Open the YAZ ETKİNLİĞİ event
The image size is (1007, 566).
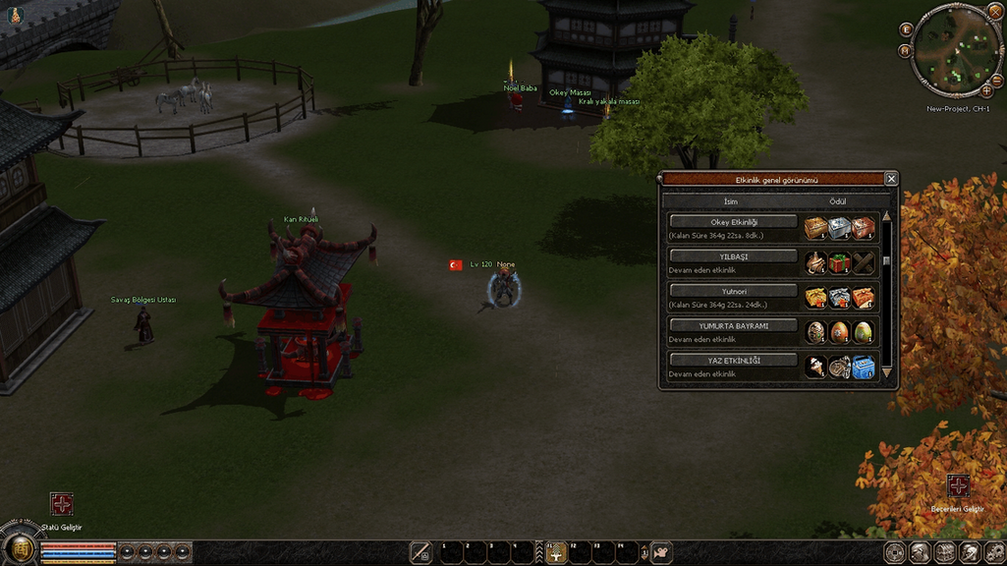[x=733, y=360]
